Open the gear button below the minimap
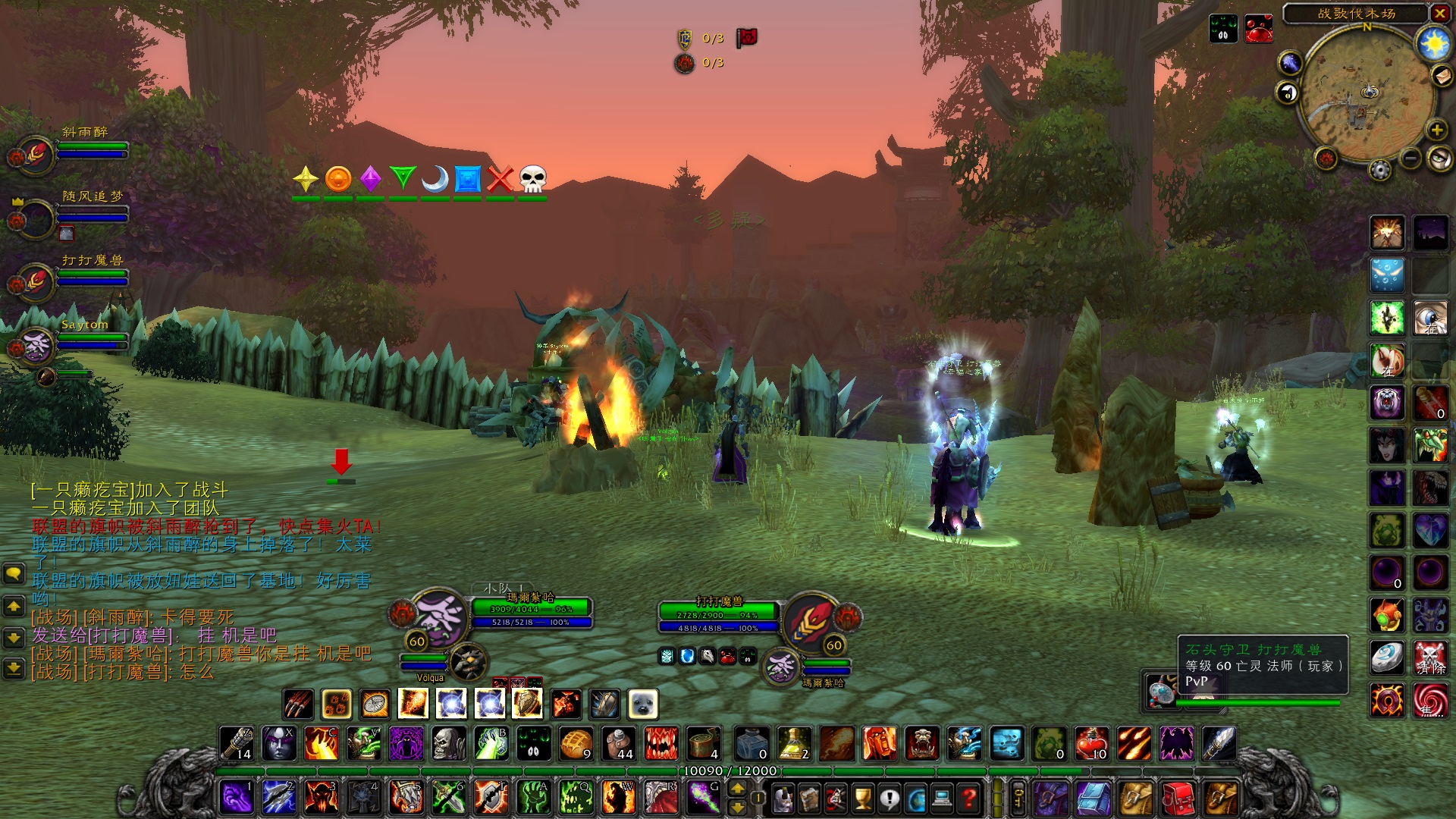This screenshot has width=1456, height=819. coord(1380,170)
